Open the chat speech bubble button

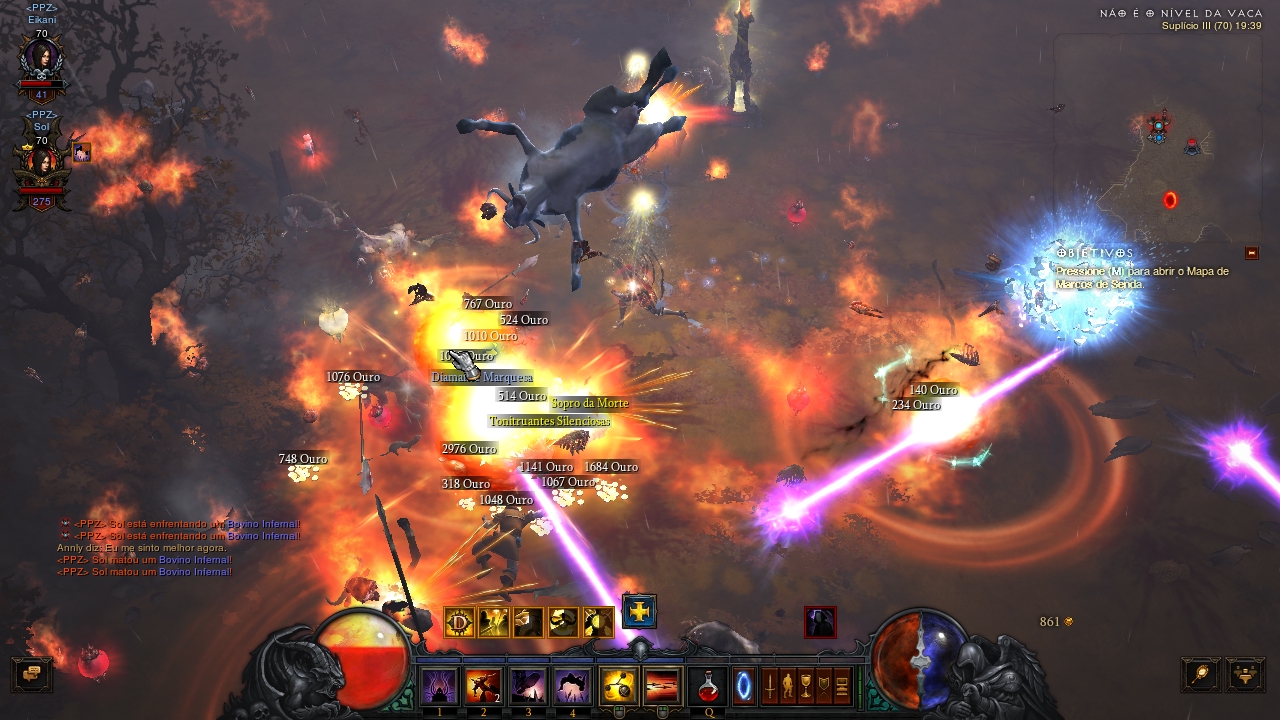(32, 673)
